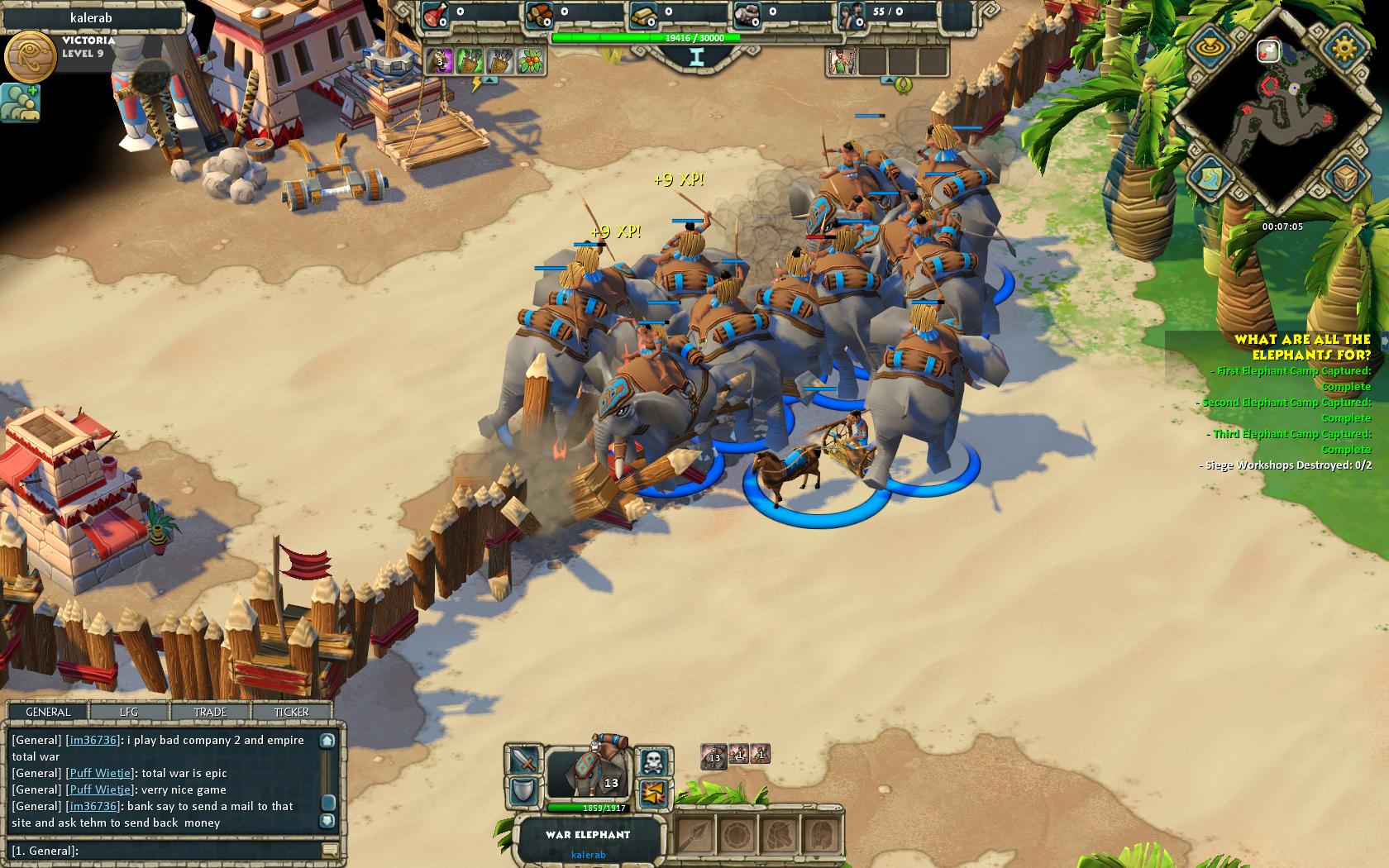
Task: Click the im36736 player link
Action: coord(91,740)
